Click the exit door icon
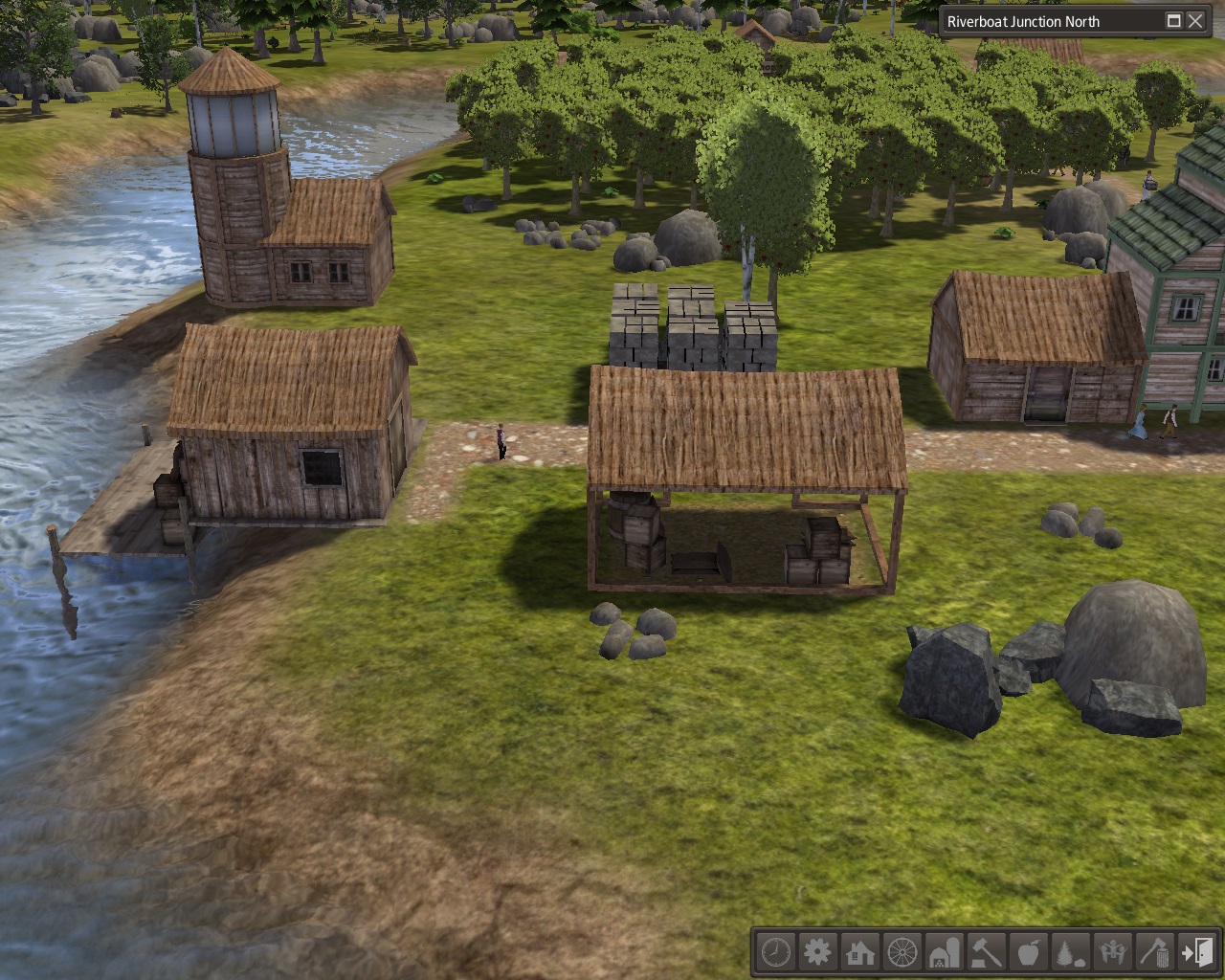Screen dimensions: 1225x980 (1196, 953)
